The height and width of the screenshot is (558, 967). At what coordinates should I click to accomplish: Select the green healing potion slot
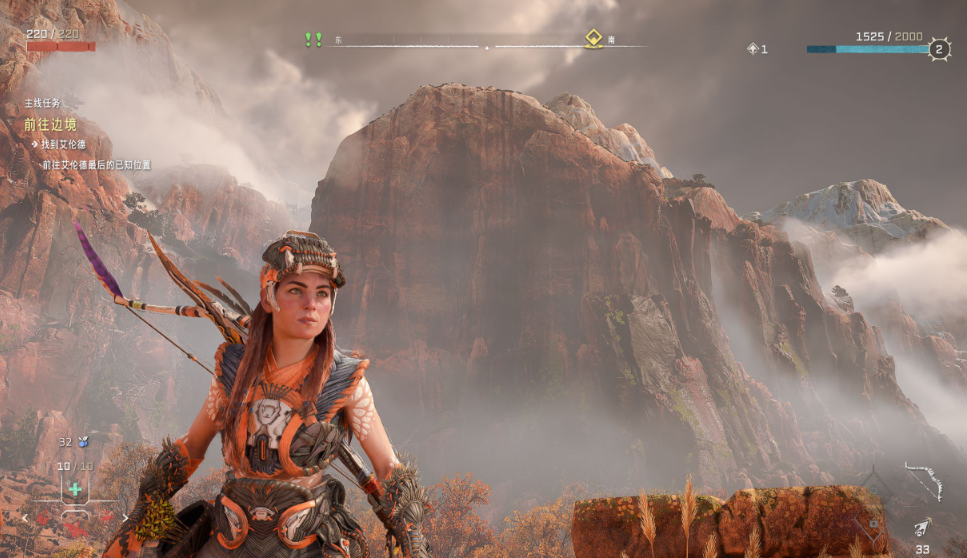click(x=74, y=489)
